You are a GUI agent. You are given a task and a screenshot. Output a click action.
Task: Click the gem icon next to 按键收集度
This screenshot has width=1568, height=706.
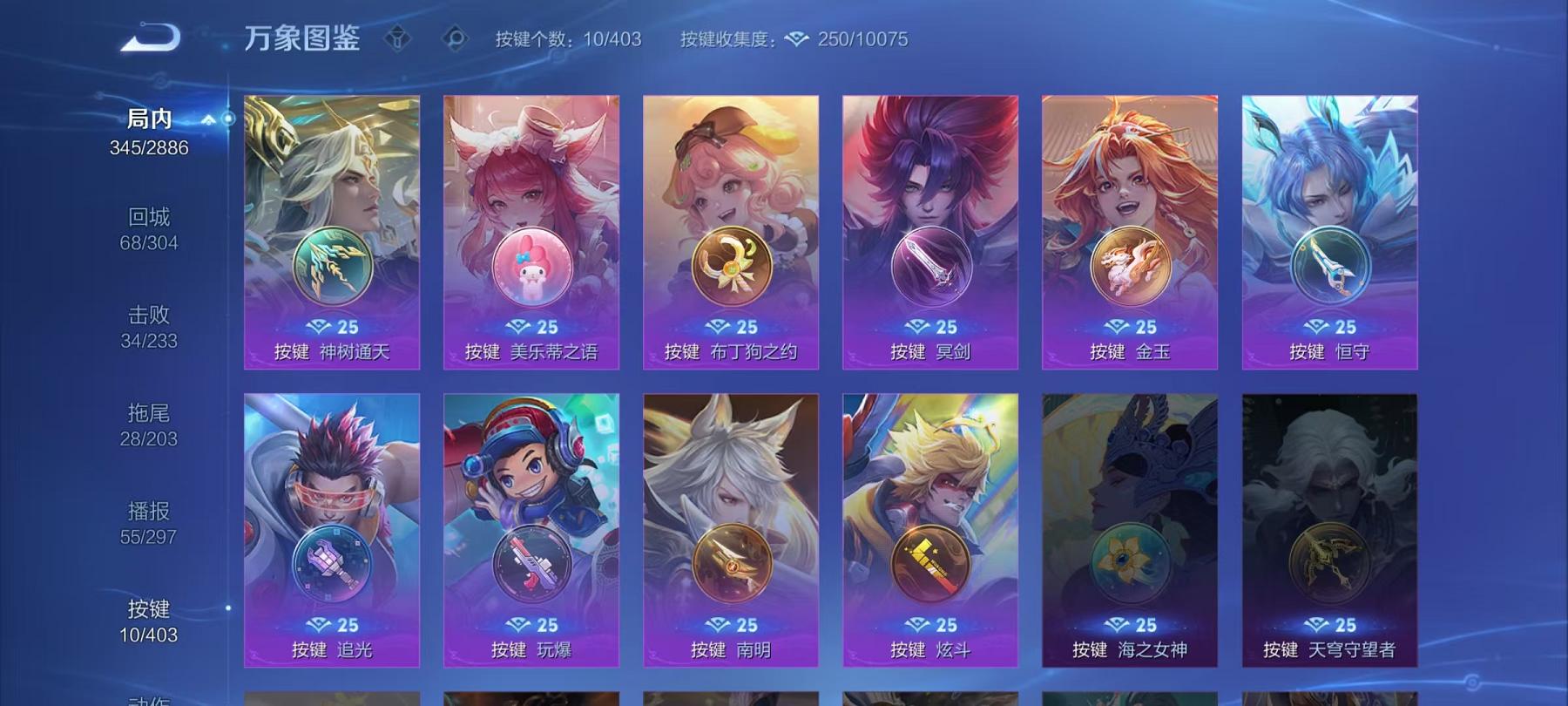[797, 39]
